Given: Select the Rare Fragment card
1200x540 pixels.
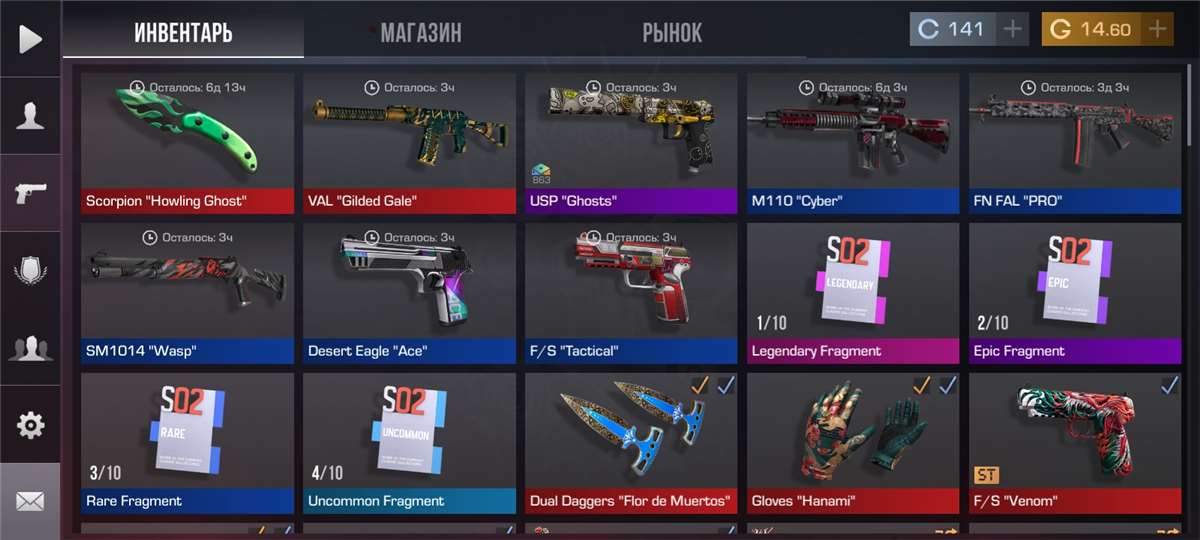Looking at the screenshot, I should (188, 442).
